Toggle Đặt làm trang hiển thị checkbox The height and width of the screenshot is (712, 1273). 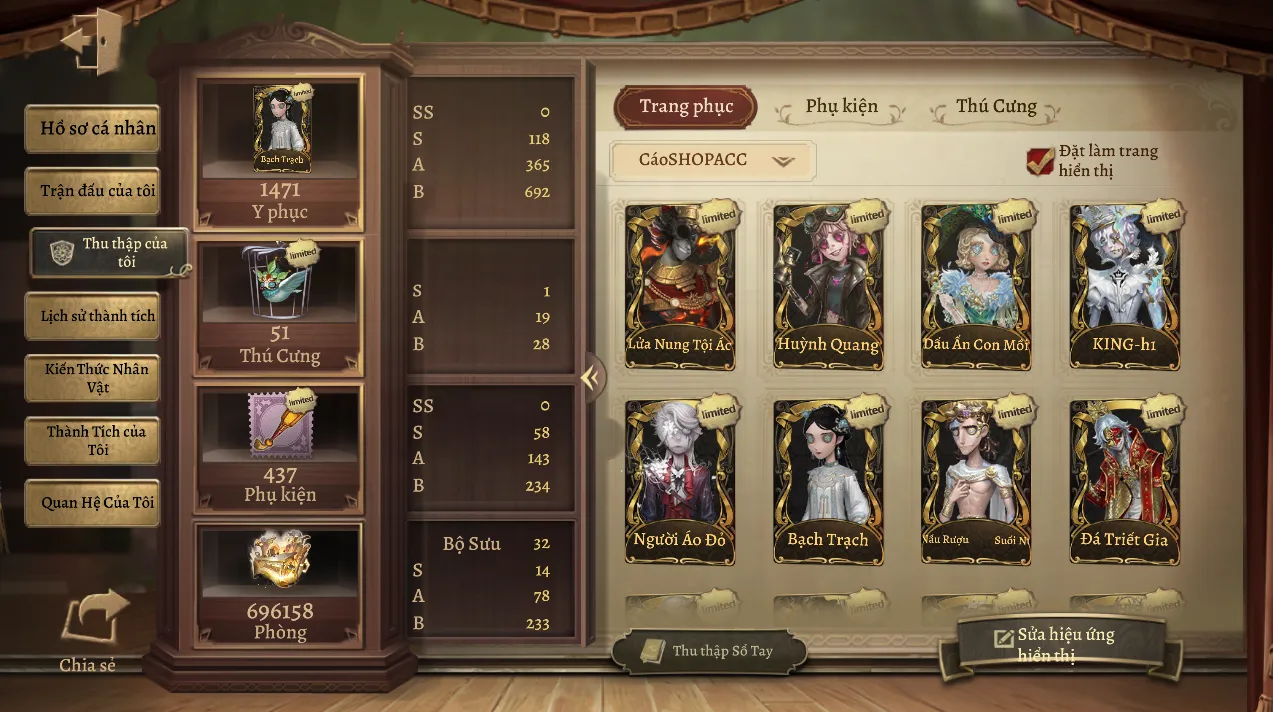[x=1040, y=160]
